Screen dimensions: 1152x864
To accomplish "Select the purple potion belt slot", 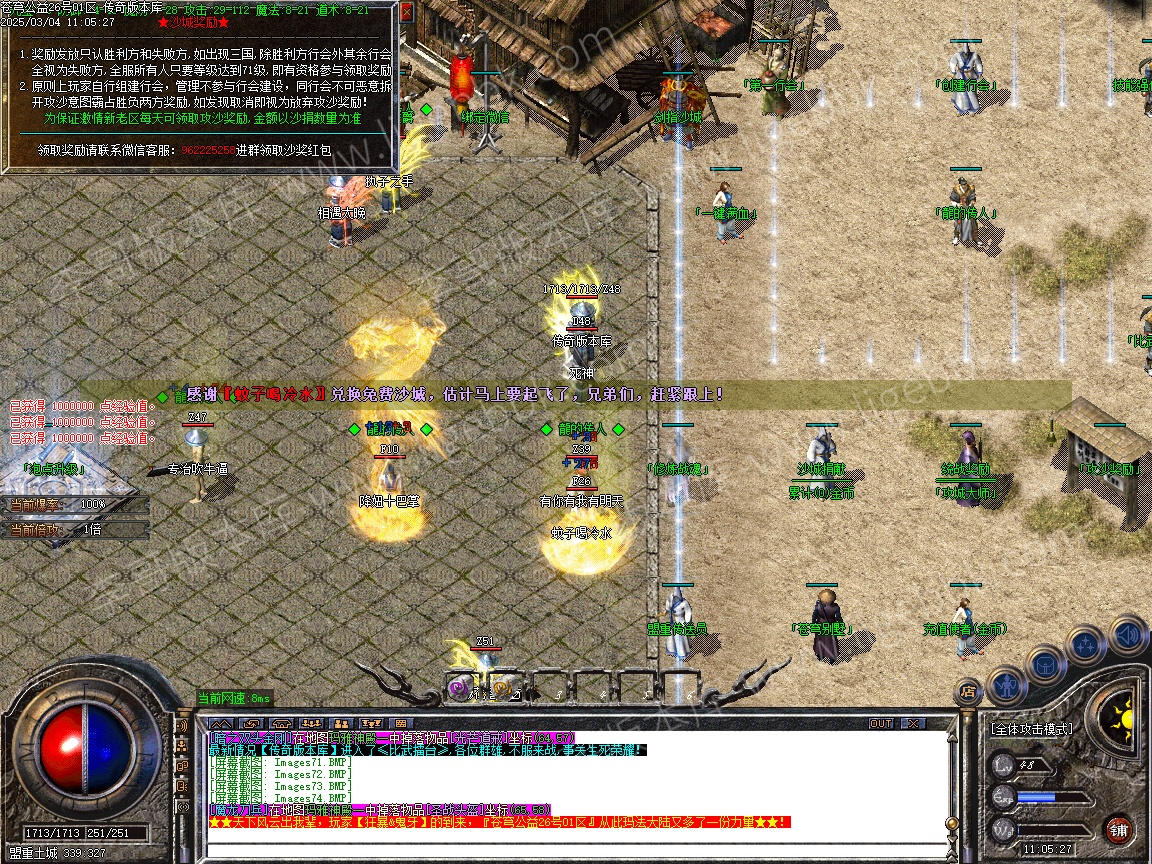I will [460, 688].
